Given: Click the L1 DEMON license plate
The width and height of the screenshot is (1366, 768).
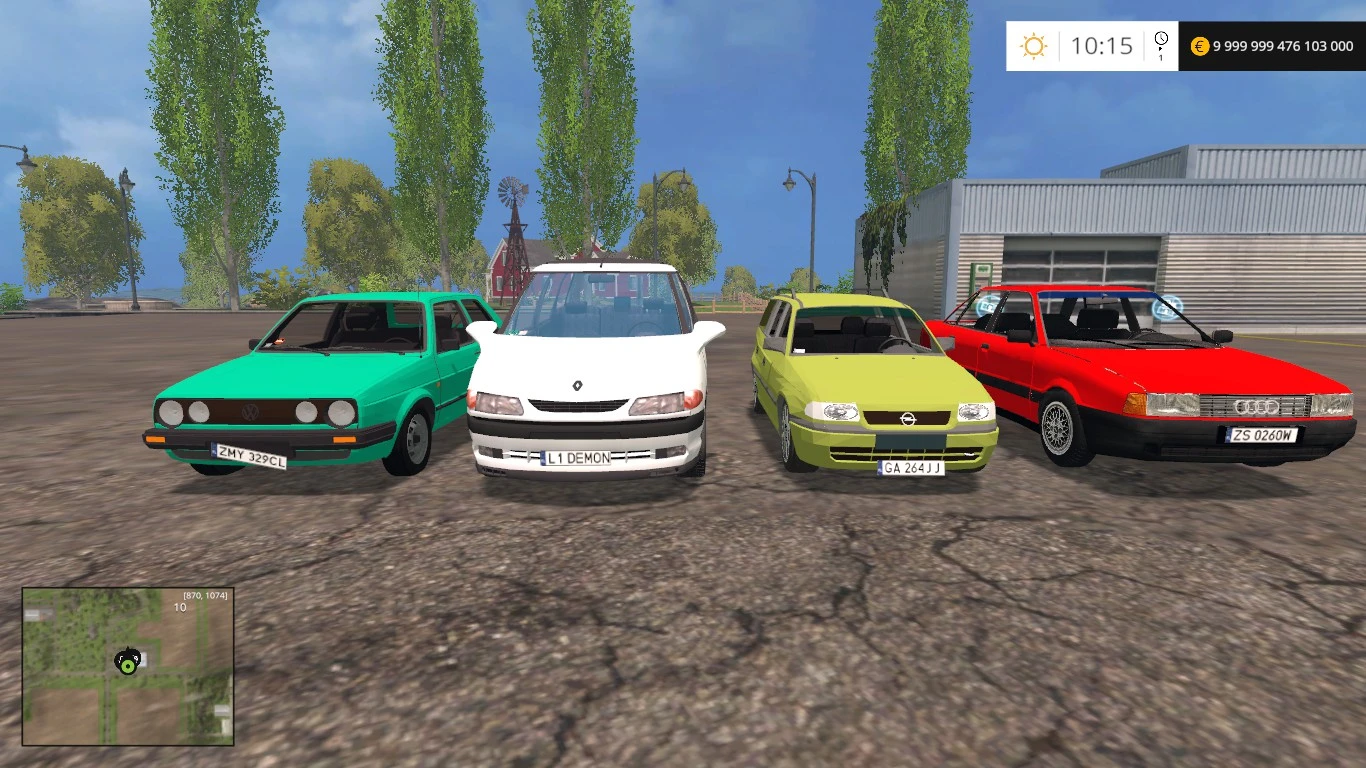Looking at the screenshot, I should coord(576,459).
